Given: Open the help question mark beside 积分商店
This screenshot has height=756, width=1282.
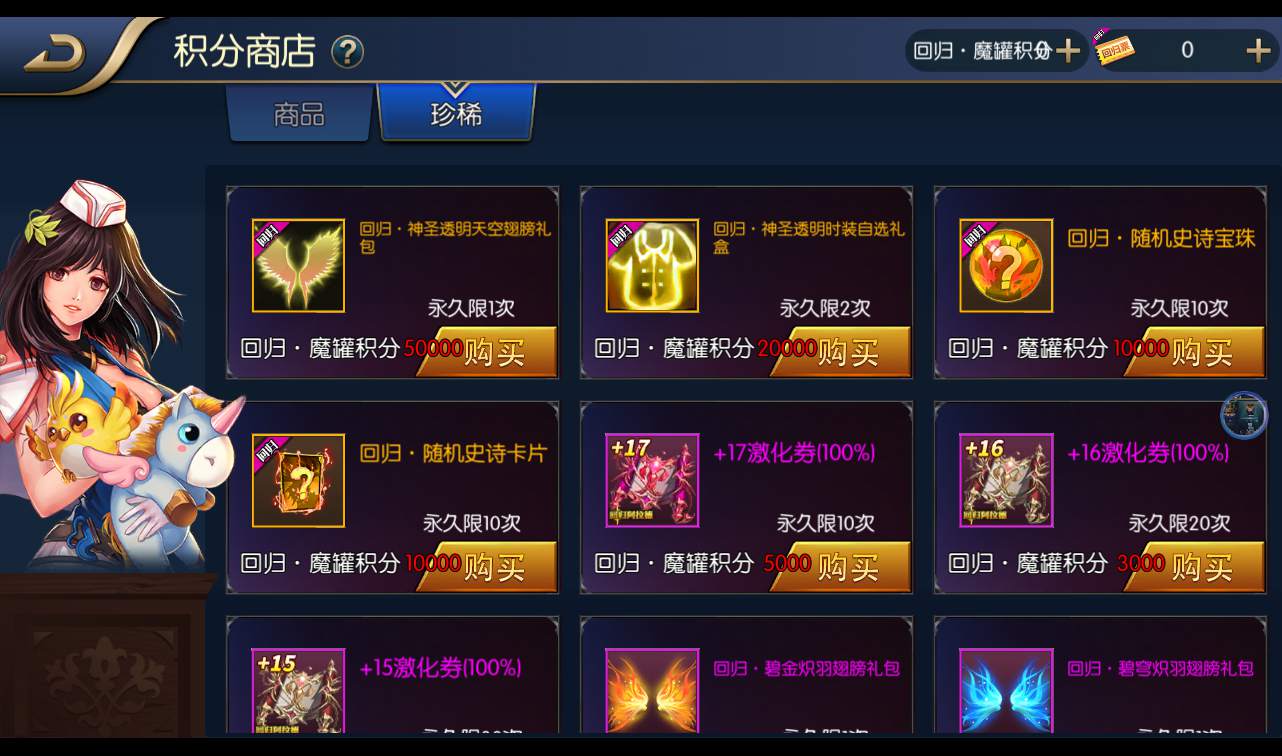Looking at the screenshot, I should (x=348, y=53).
